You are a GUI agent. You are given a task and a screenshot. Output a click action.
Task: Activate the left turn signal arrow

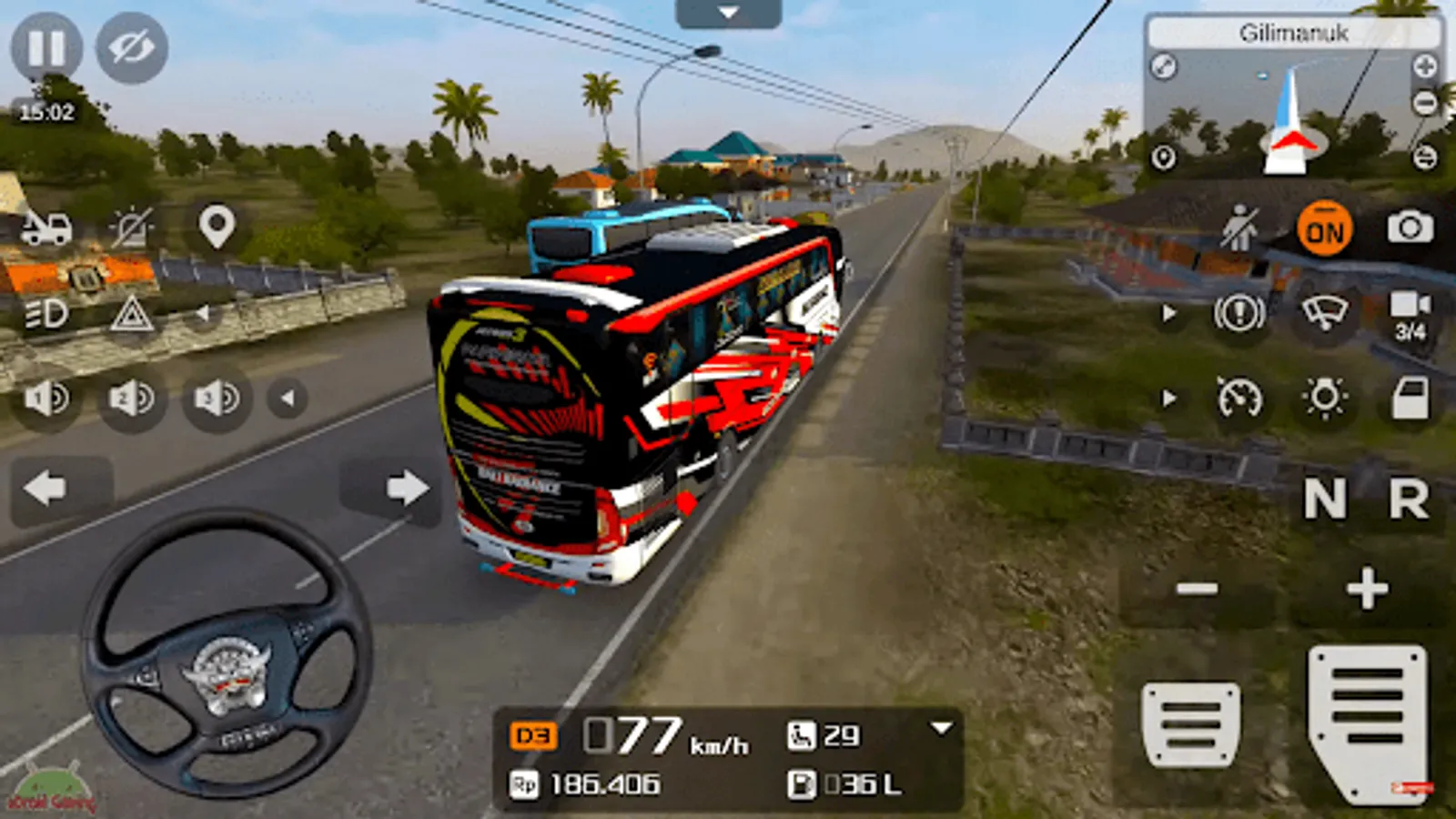(45, 489)
